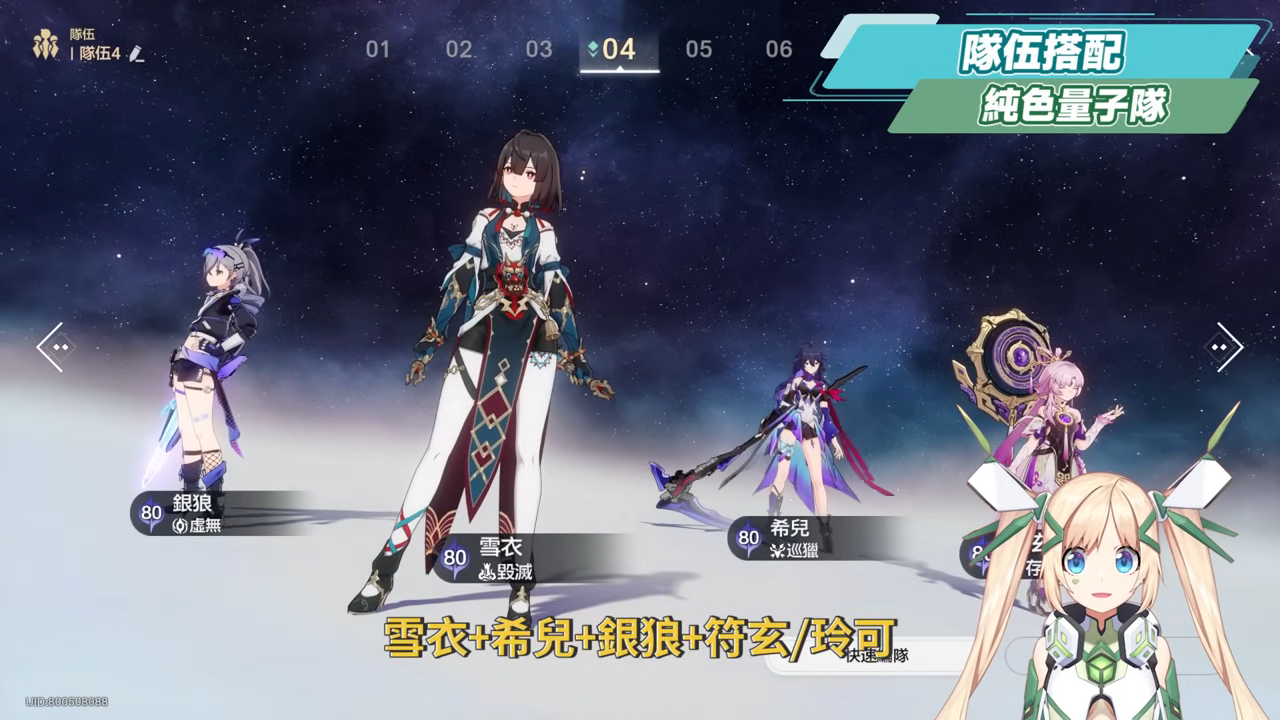Switch to team tab 02
The image size is (1280, 720).
point(459,49)
